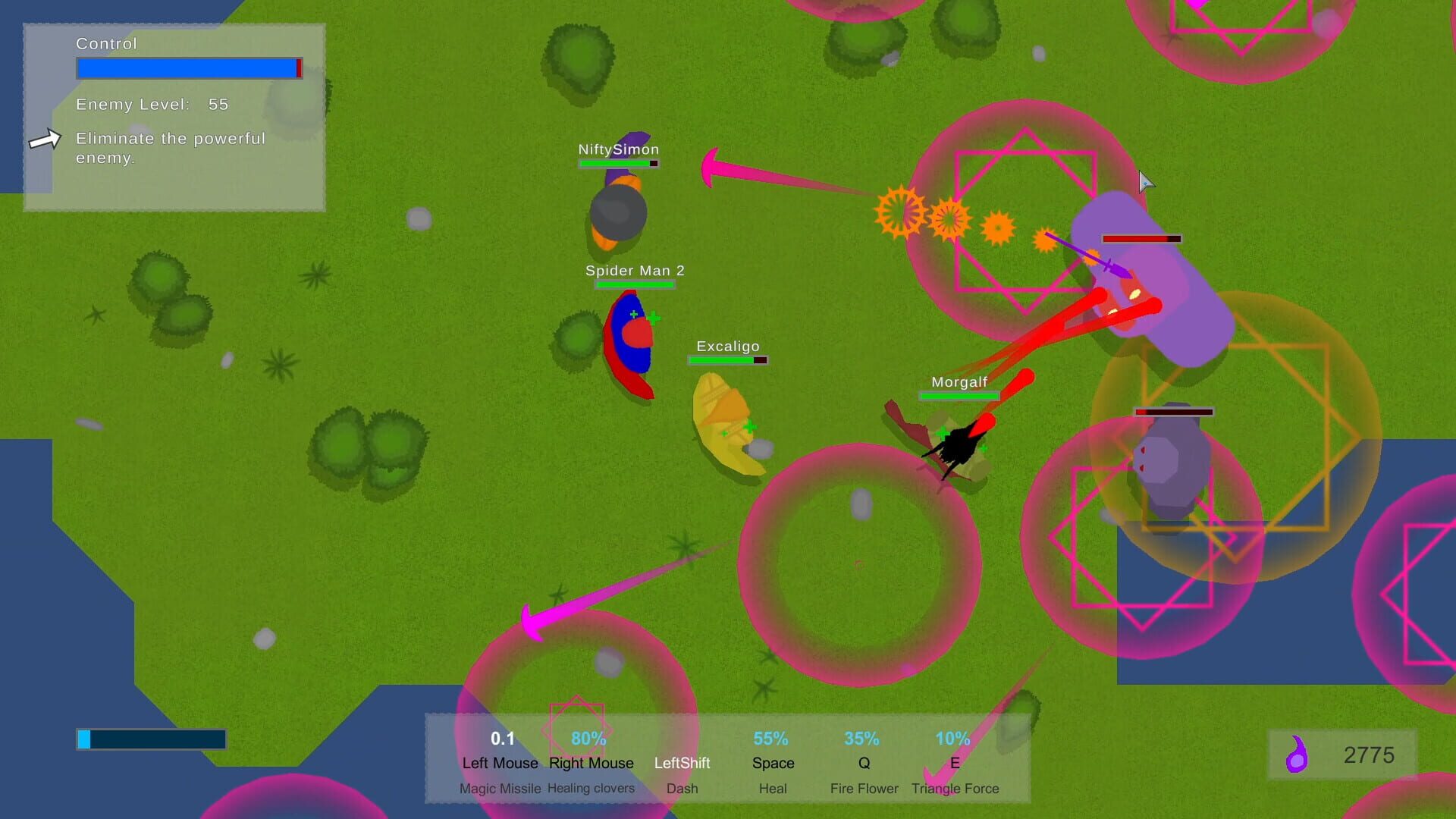This screenshot has height=819, width=1456.
Task: Click Spider Man 2's health bar
Action: (635, 284)
